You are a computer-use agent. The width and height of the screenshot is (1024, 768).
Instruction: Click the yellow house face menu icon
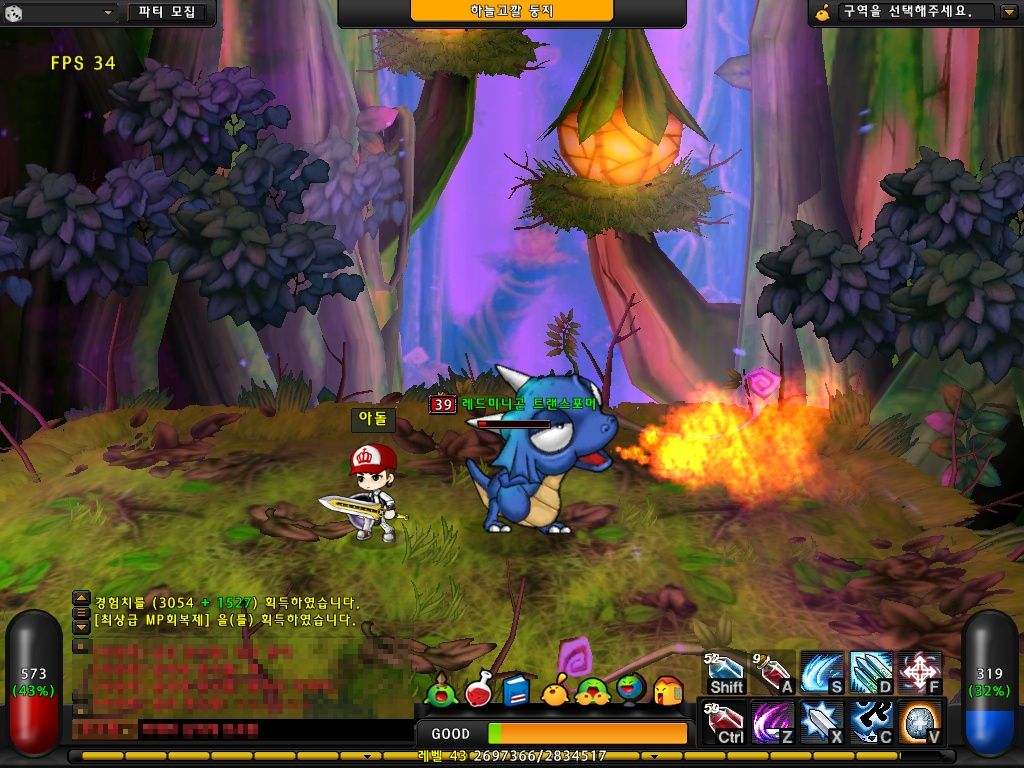[x=668, y=690]
